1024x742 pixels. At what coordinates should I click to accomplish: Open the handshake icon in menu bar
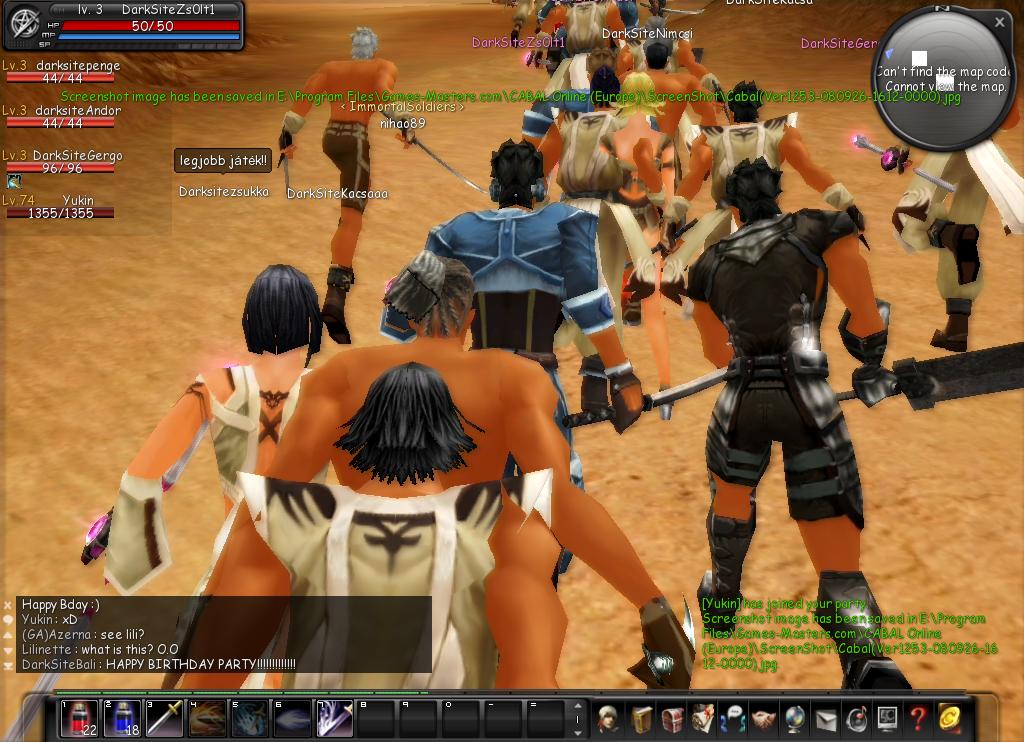(x=764, y=718)
